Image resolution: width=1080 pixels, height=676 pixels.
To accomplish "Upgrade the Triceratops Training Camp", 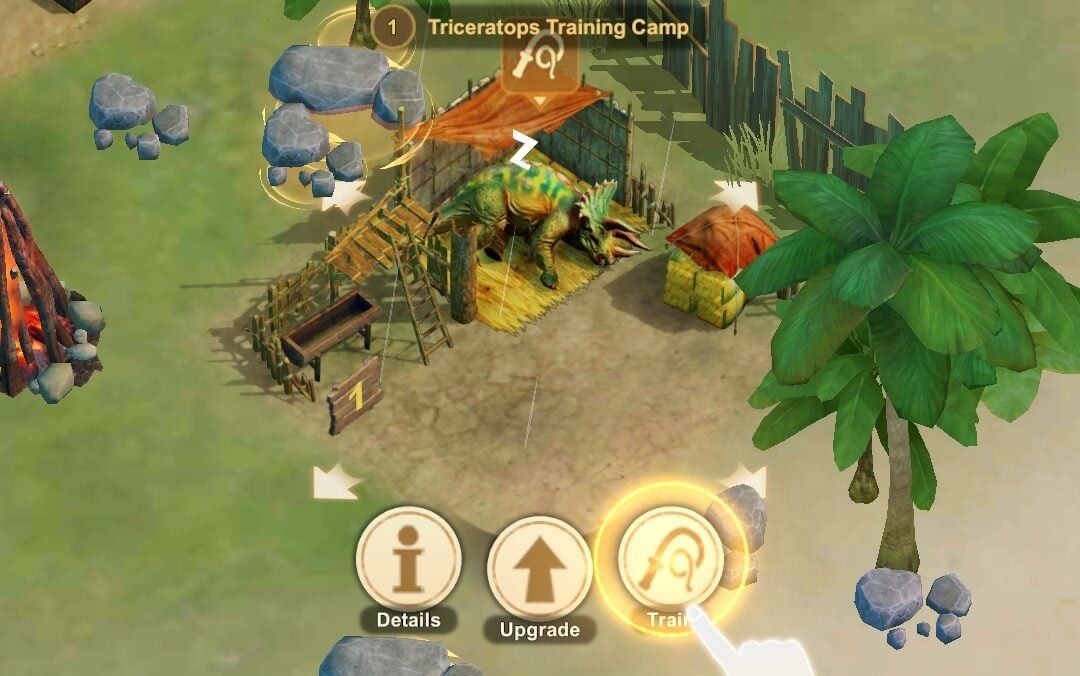I will (539, 568).
